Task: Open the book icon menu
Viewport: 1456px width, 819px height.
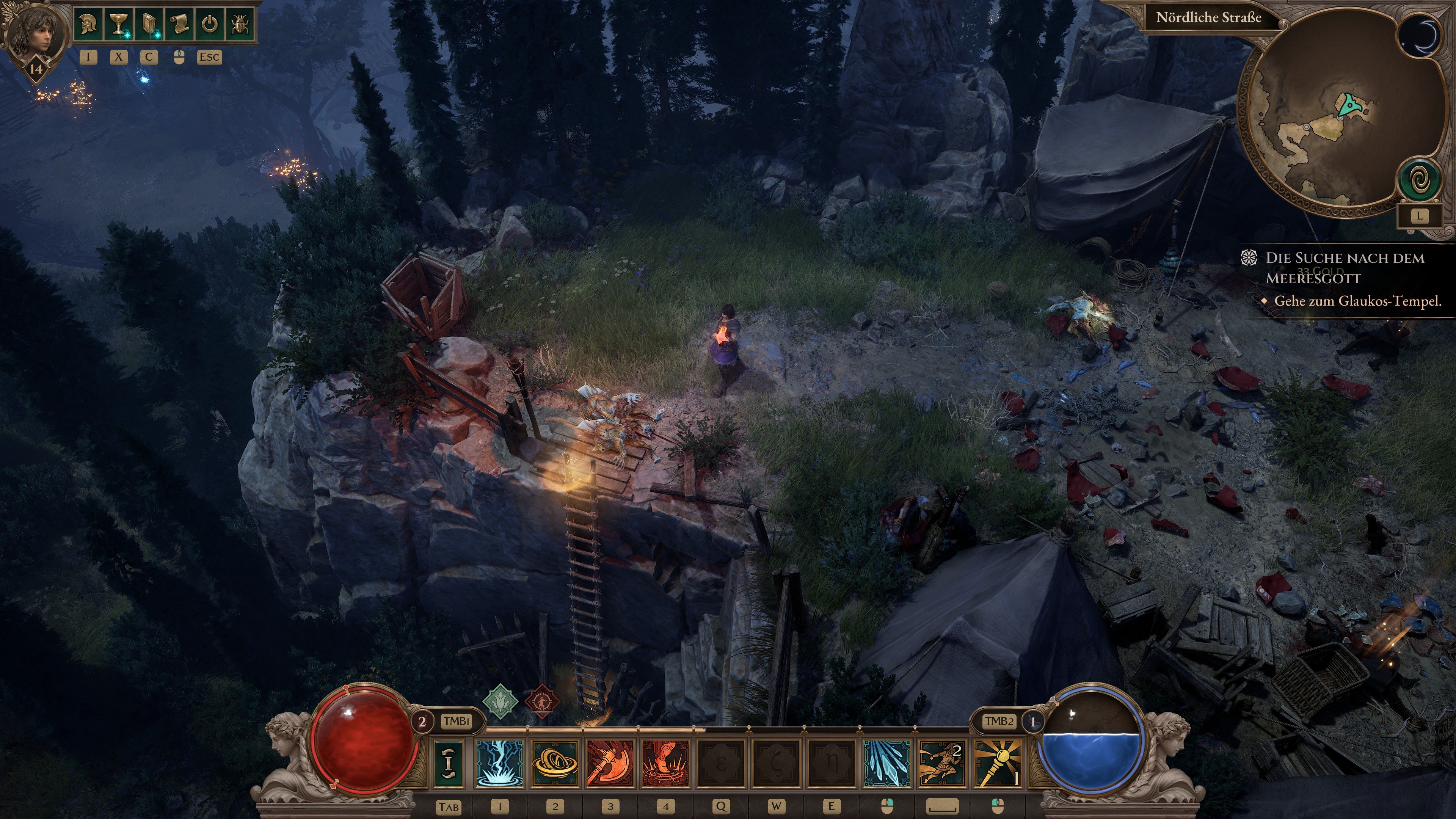Action: click(x=149, y=25)
